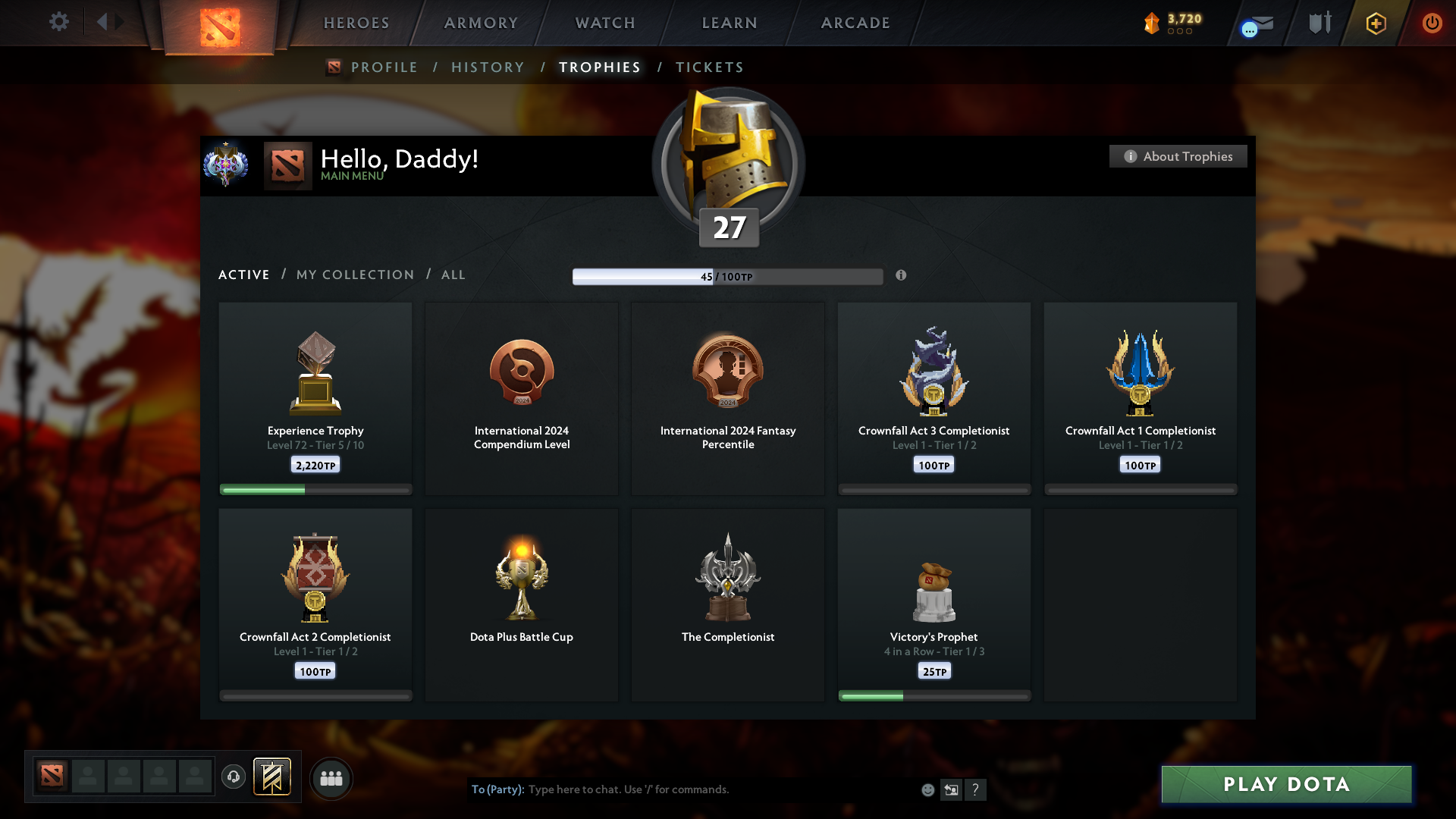The width and height of the screenshot is (1456, 819).
Task: Click the armory shield and sword icon
Action: click(1319, 23)
